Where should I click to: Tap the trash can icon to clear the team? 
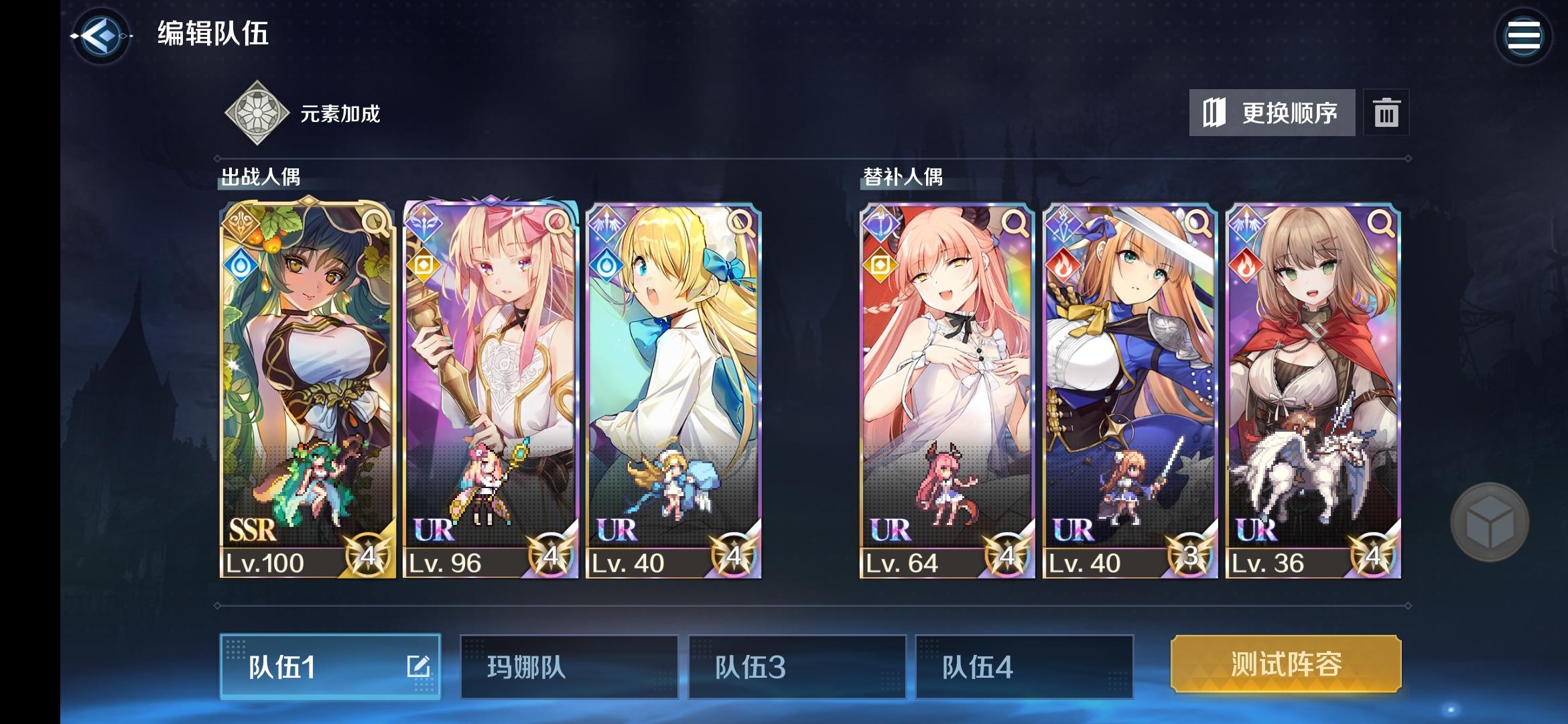(x=1387, y=113)
